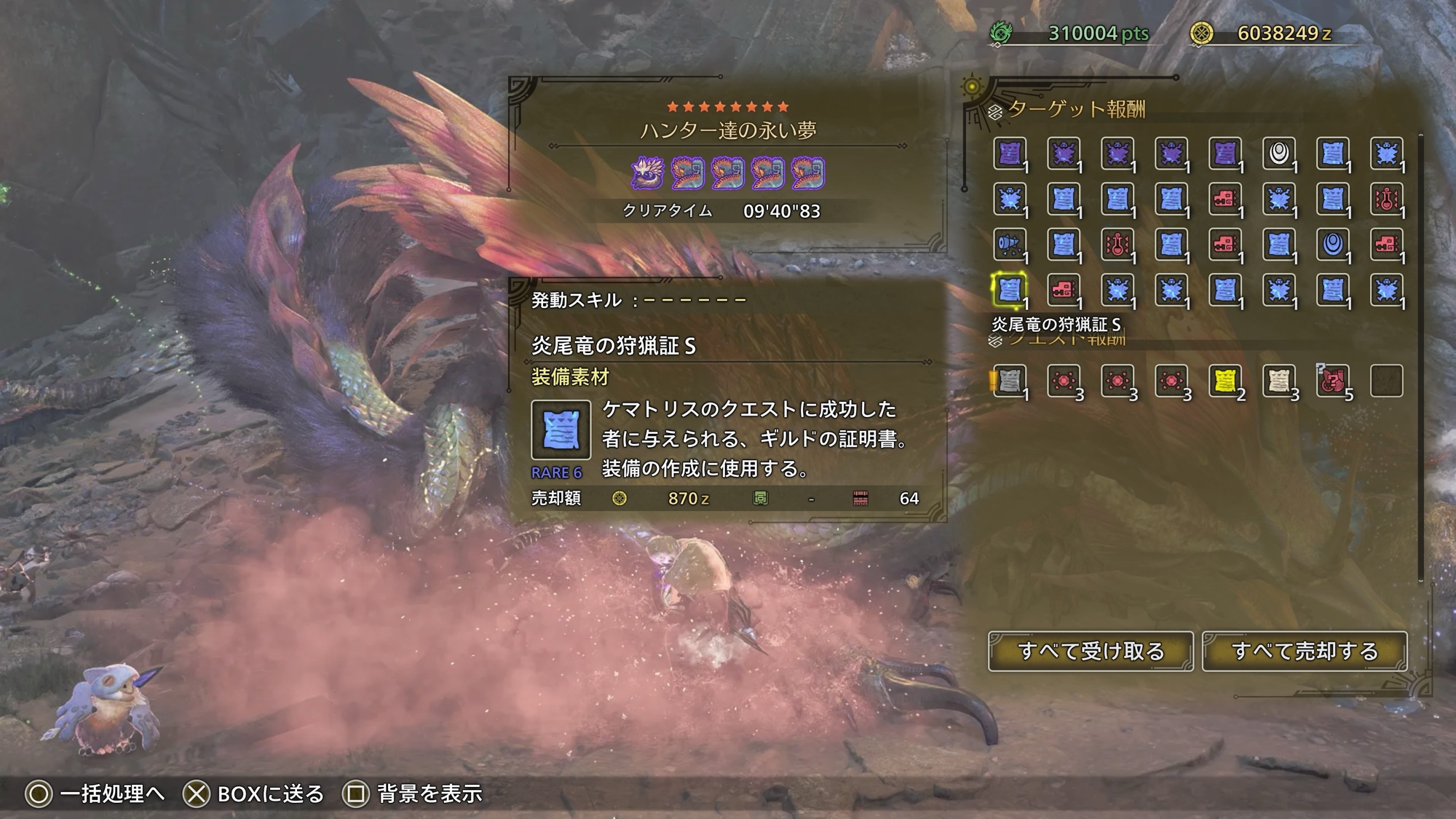Select the cream-colored certificate quest reward

coord(1278,381)
